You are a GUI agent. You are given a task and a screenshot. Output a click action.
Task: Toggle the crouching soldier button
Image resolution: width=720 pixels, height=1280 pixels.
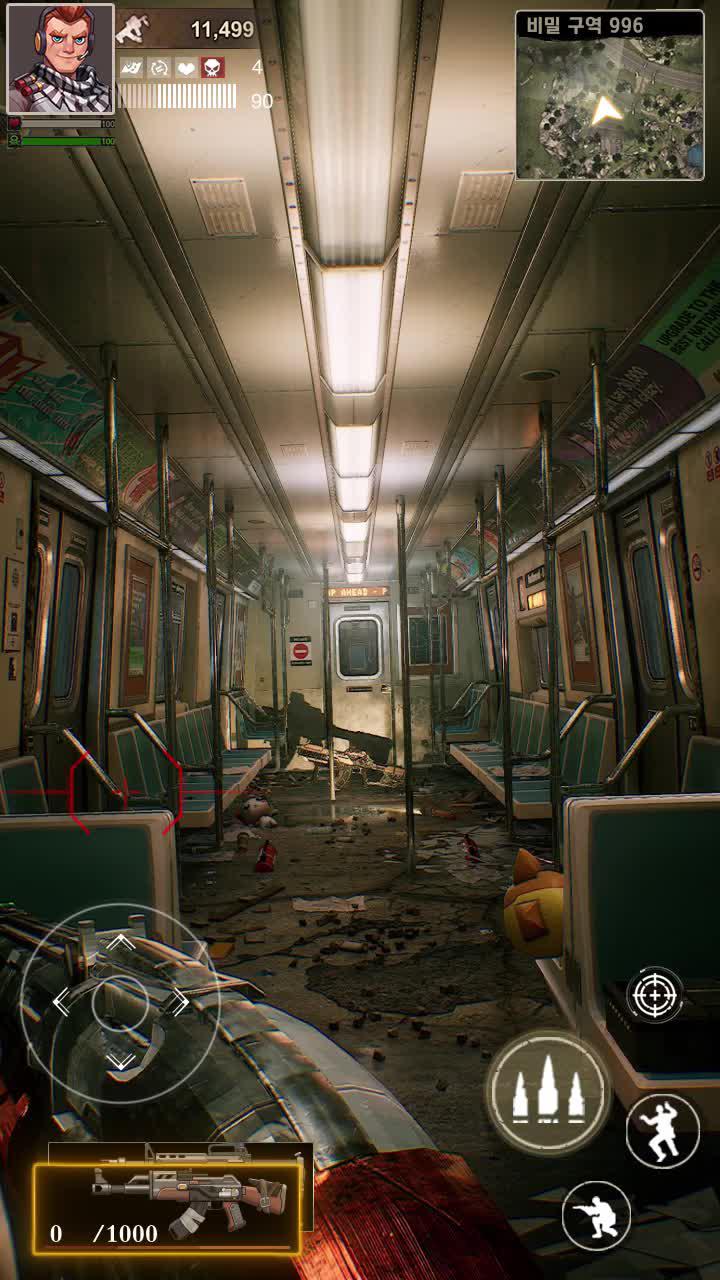(596, 1215)
